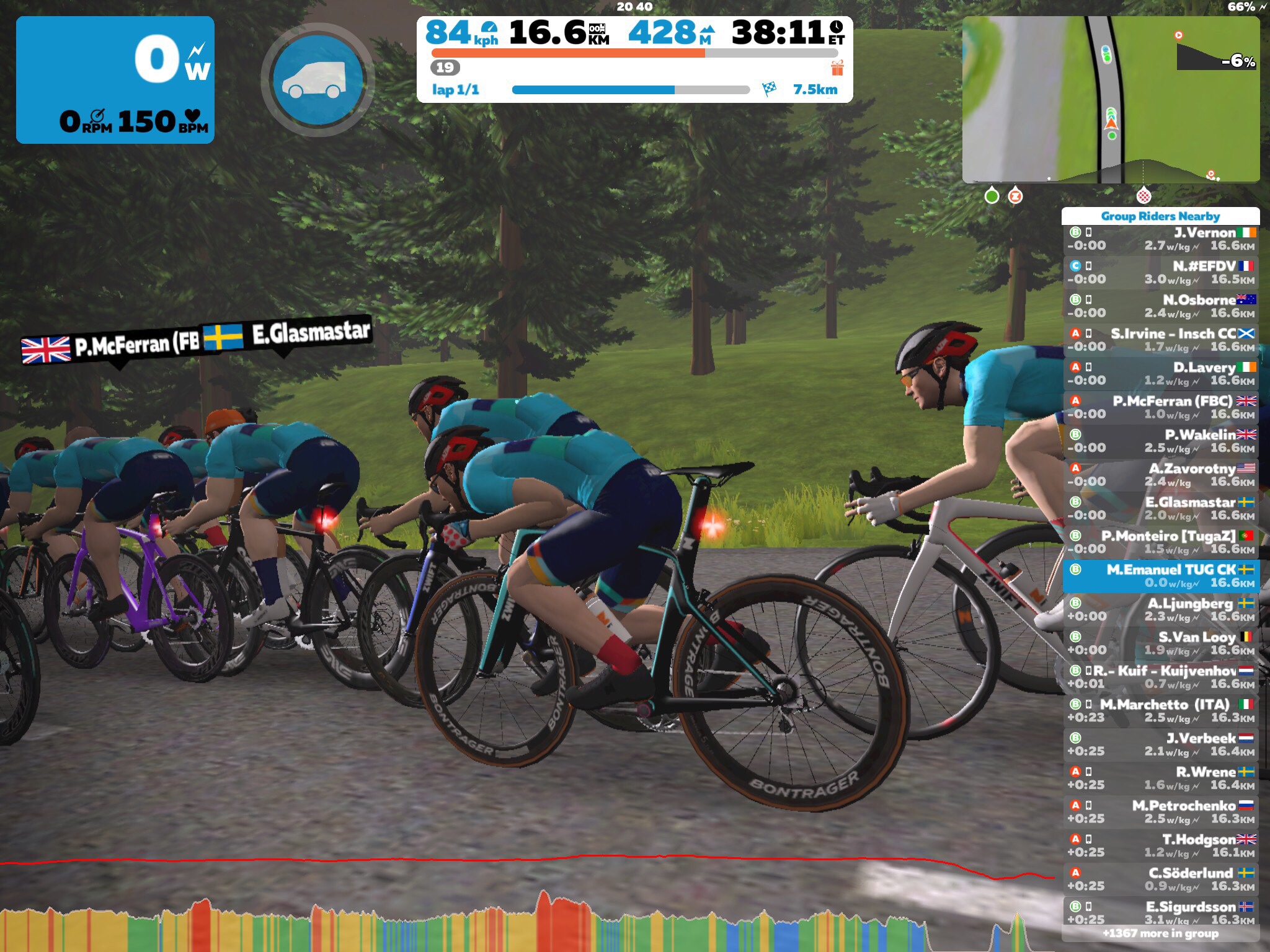Viewport: 1270px width, 952px height.
Task: Click the orange gift box icon
Action: pyautogui.click(x=837, y=68)
